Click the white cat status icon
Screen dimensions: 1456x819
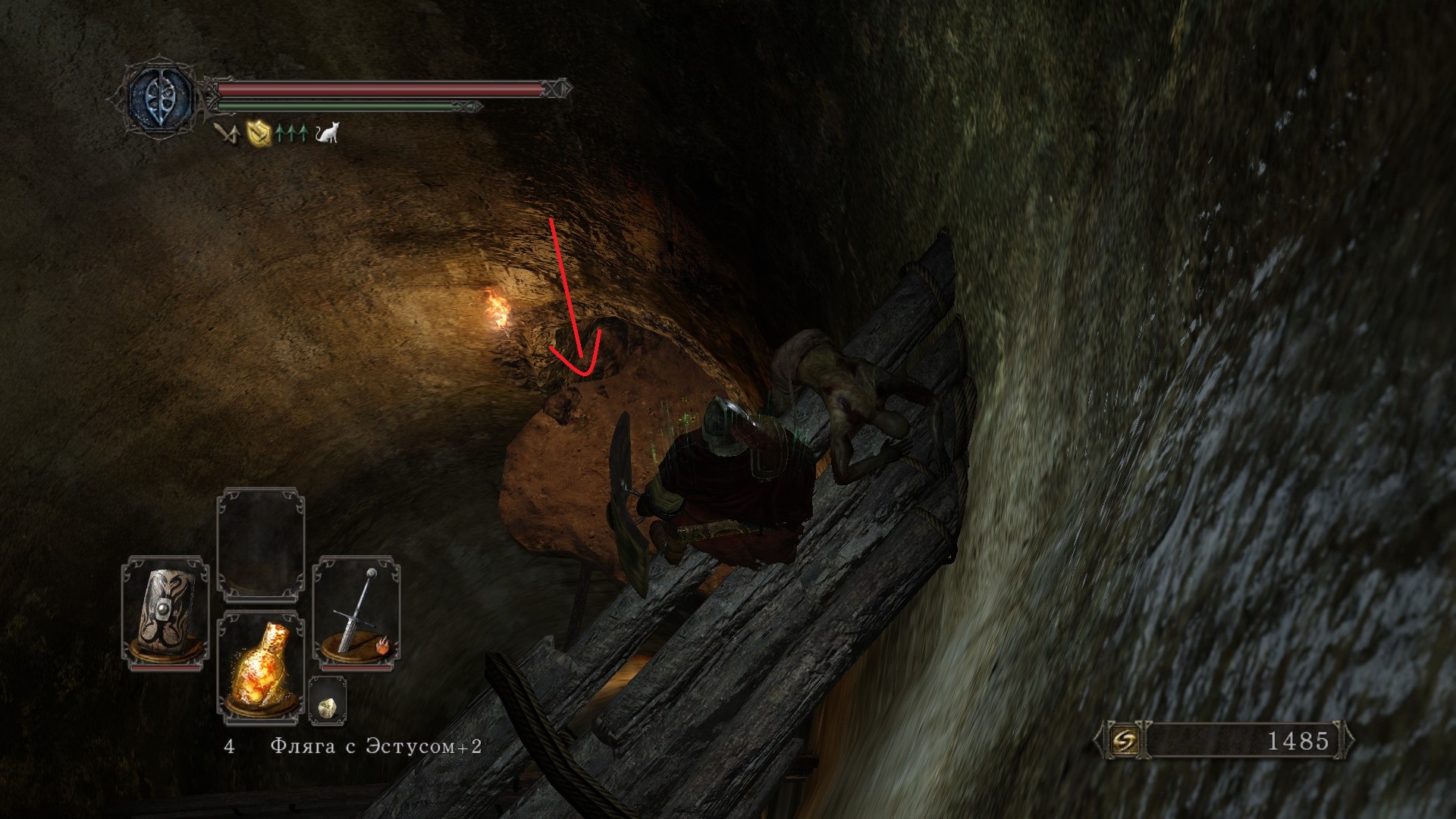(x=328, y=133)
